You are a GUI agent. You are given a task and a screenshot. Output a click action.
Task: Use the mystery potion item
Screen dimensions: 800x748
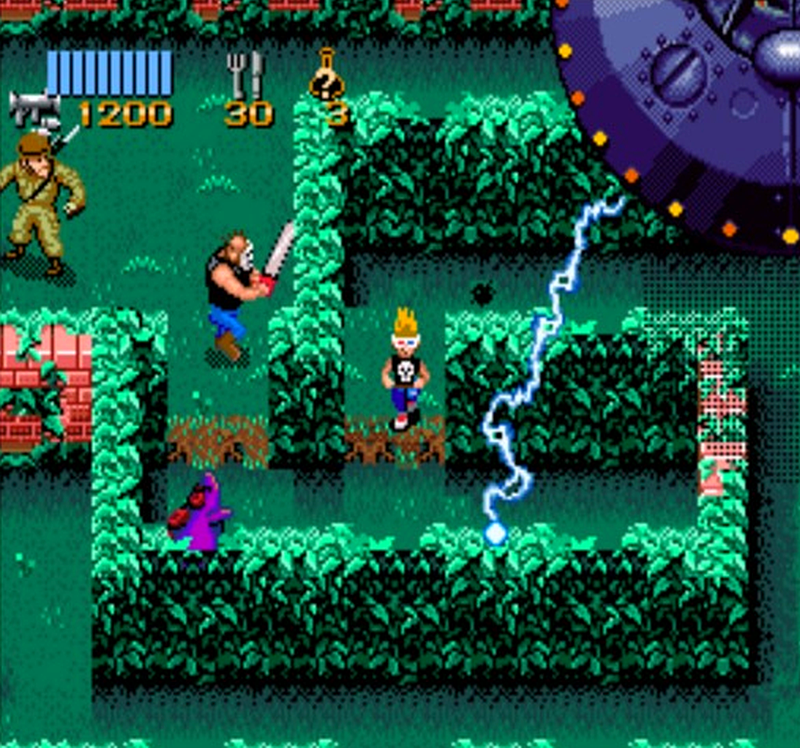[x=327, y=76]
